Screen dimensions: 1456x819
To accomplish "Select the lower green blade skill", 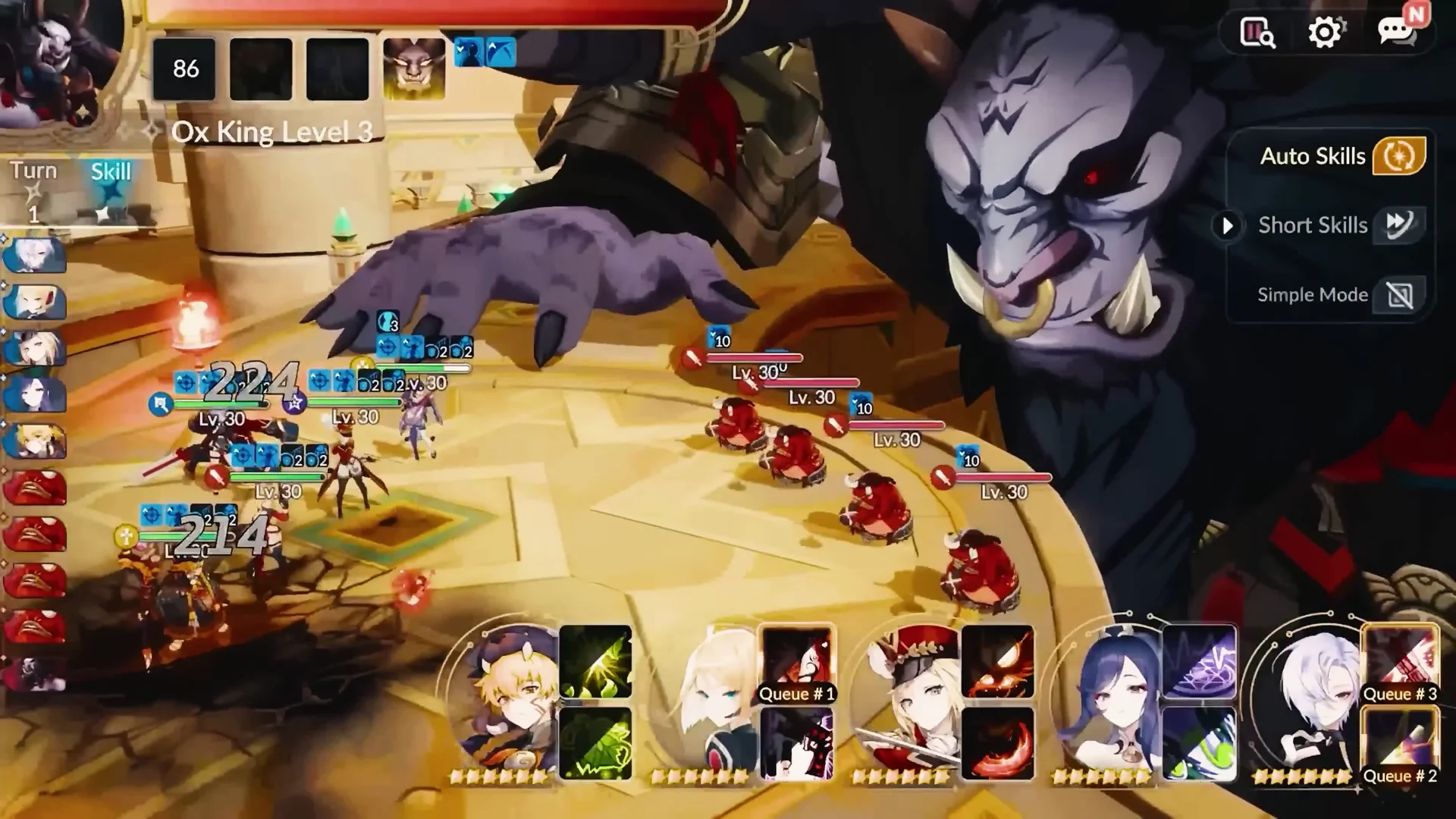I will coord(595,743).
